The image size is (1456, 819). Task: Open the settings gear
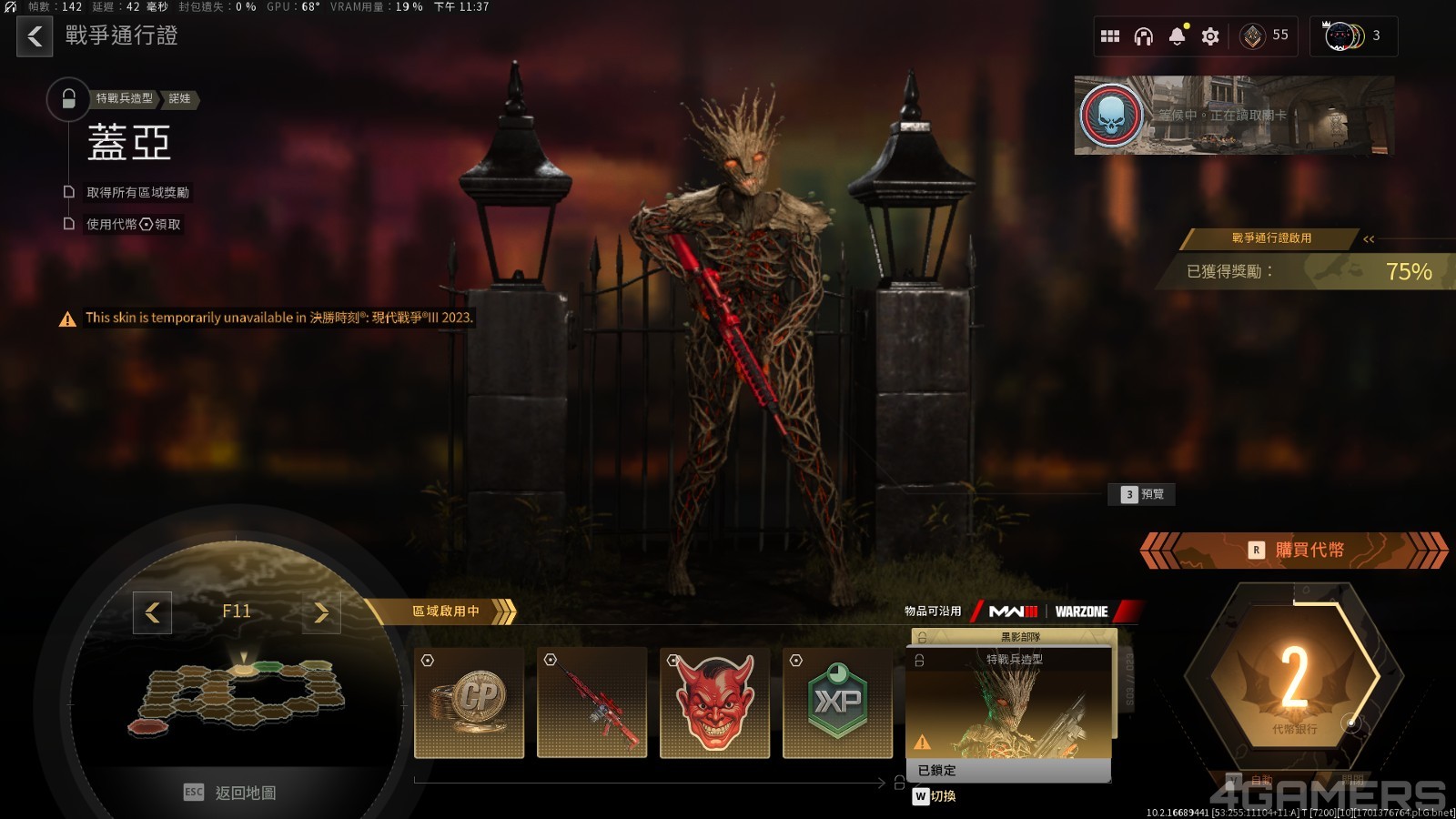click(1210, 36)
